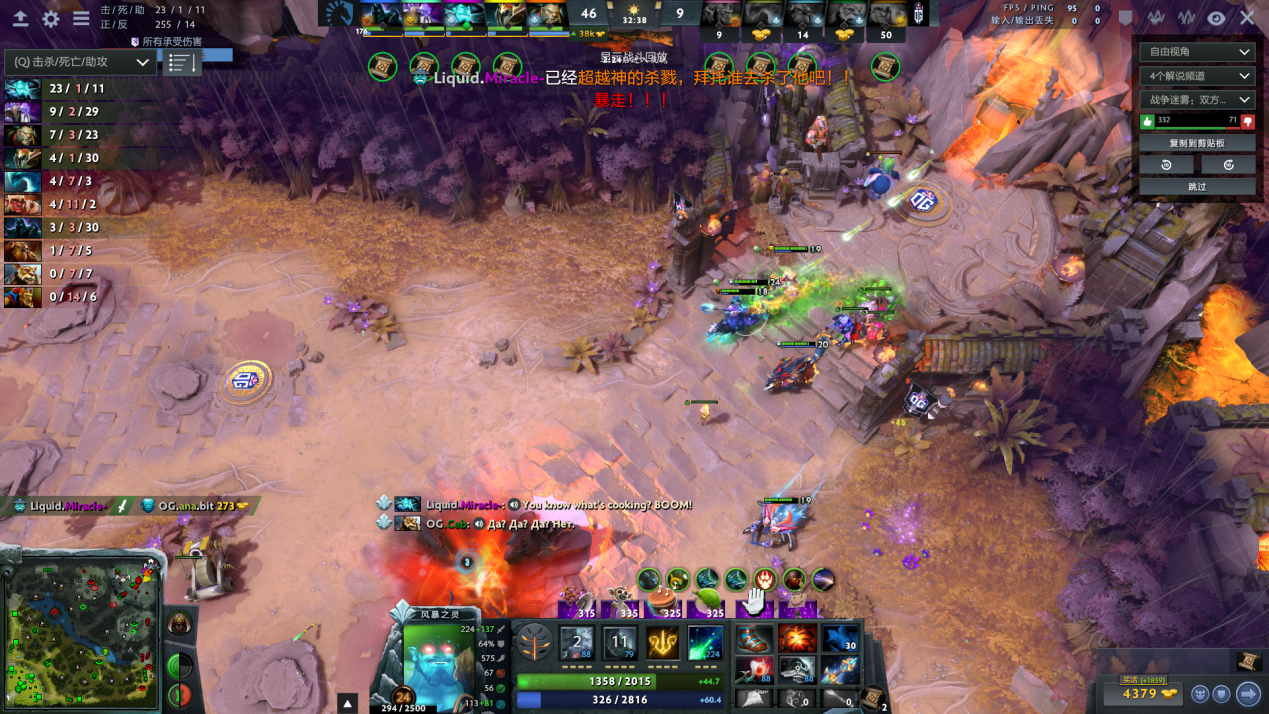Close the spectator panel with the X
The width and height of the screenshot is (1269, 714).
coord(1247,18)
